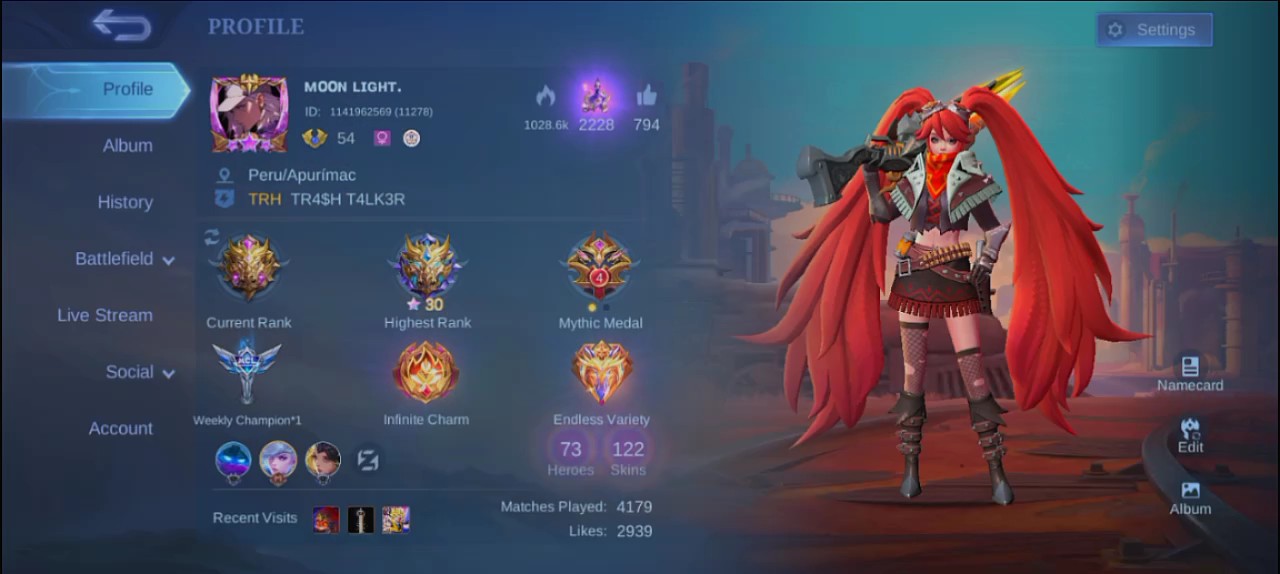
Task: Go back using the return arrow
Action: [x=121, y=25]
